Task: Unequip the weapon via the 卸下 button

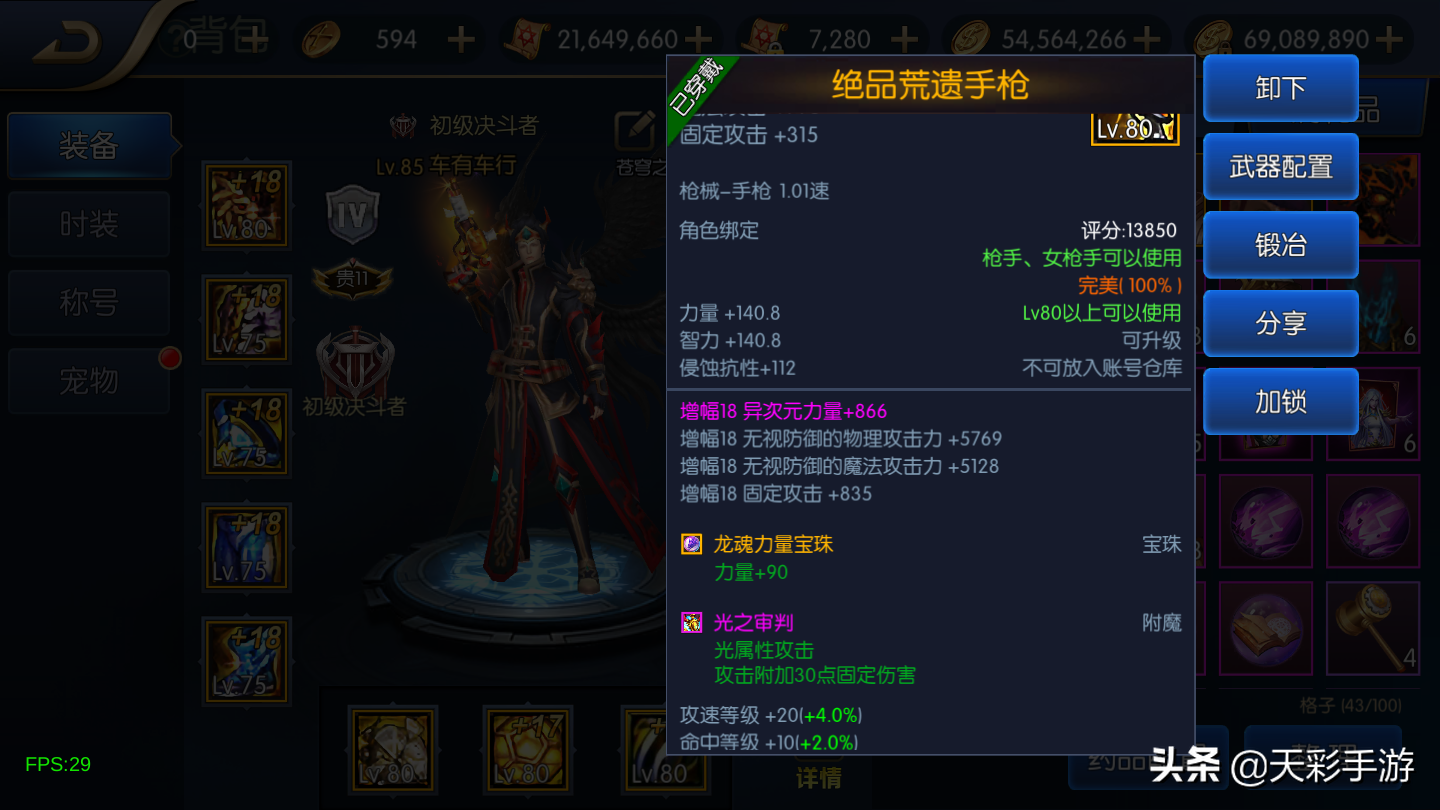Action: (x=1281, y=88)
